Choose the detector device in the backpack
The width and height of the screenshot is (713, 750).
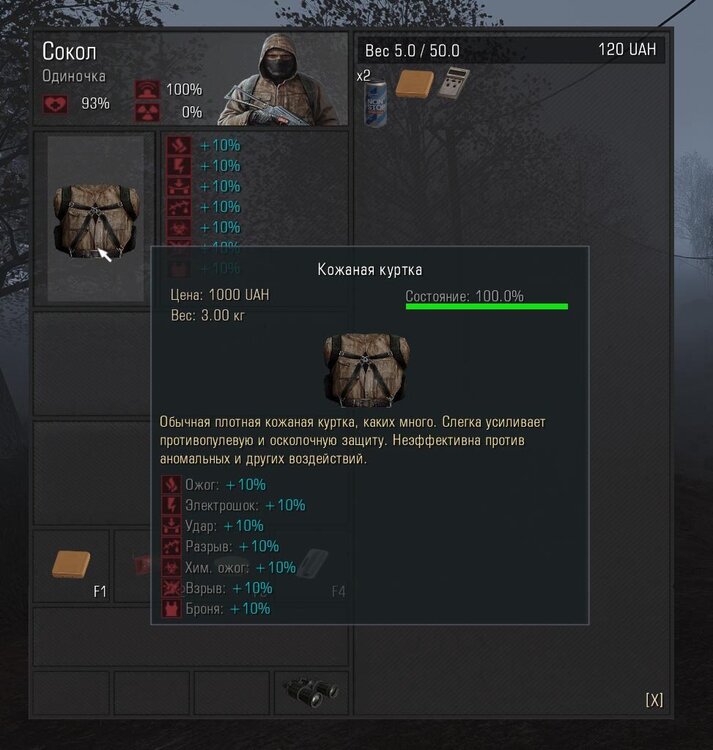pos(452,85)
